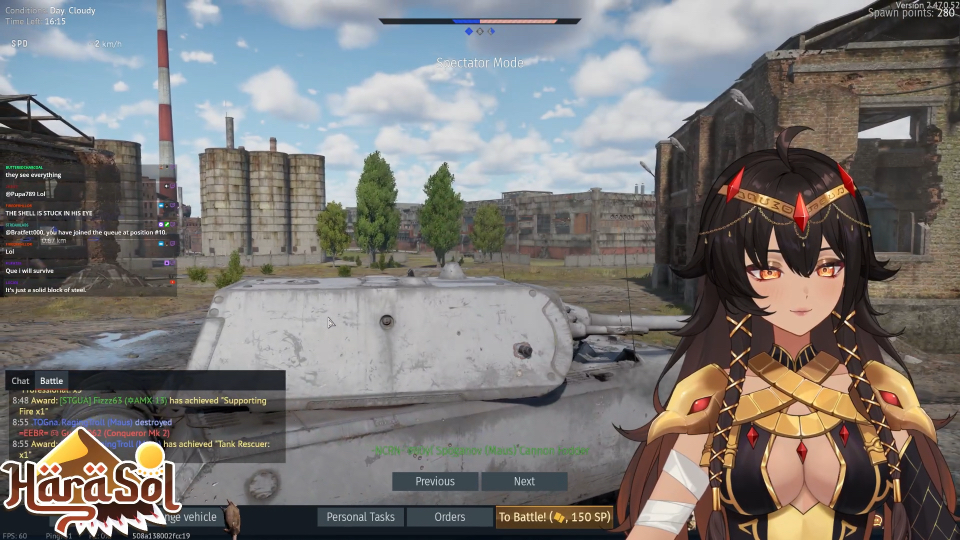This screenshot has height=540, width=960.
Task: Switch to the Battle log tab
Action: click(51, 381)
